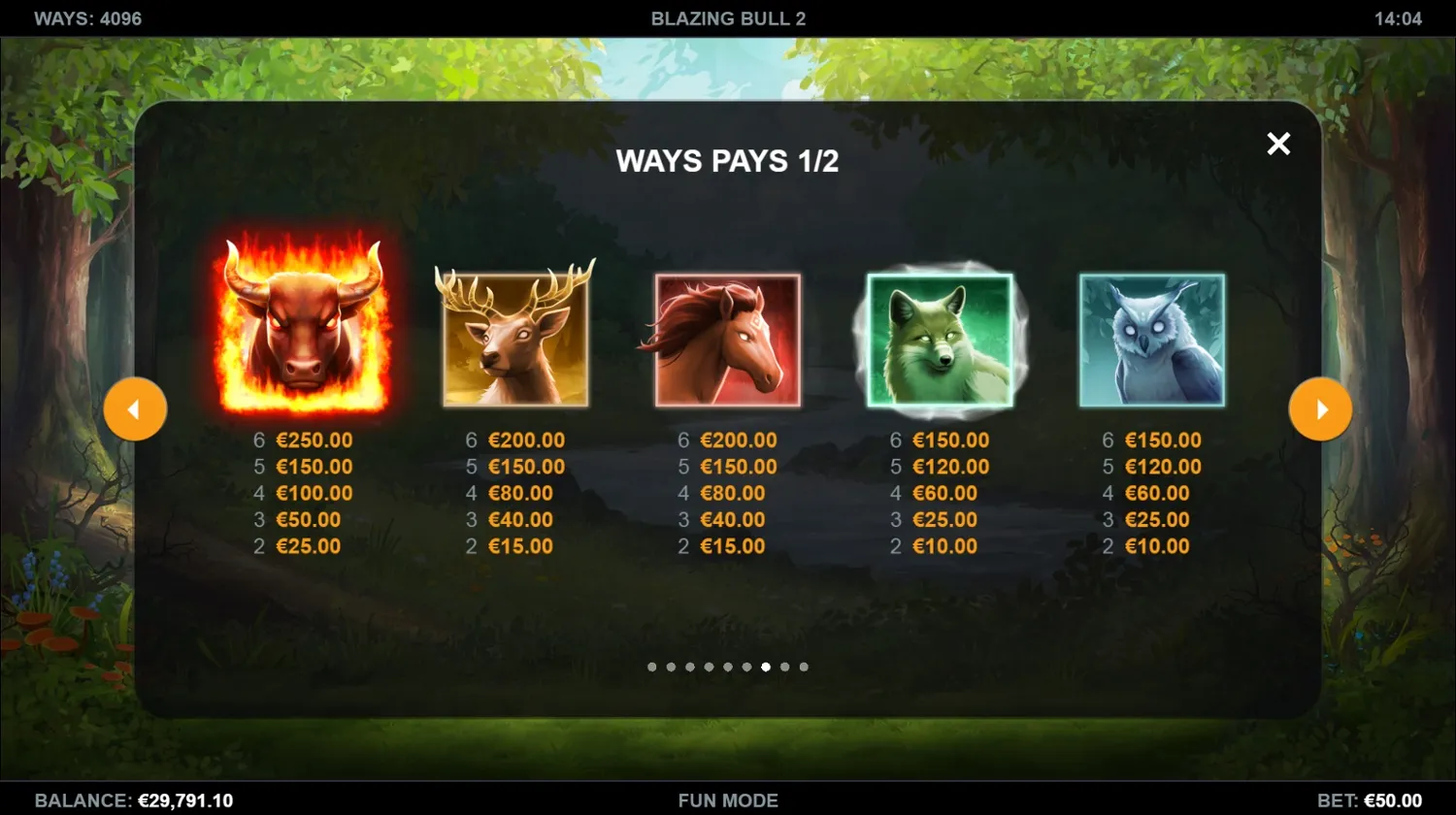Click the orange left arrow navigation icon
The image size is (1456, 815).
tap(136, 408)
